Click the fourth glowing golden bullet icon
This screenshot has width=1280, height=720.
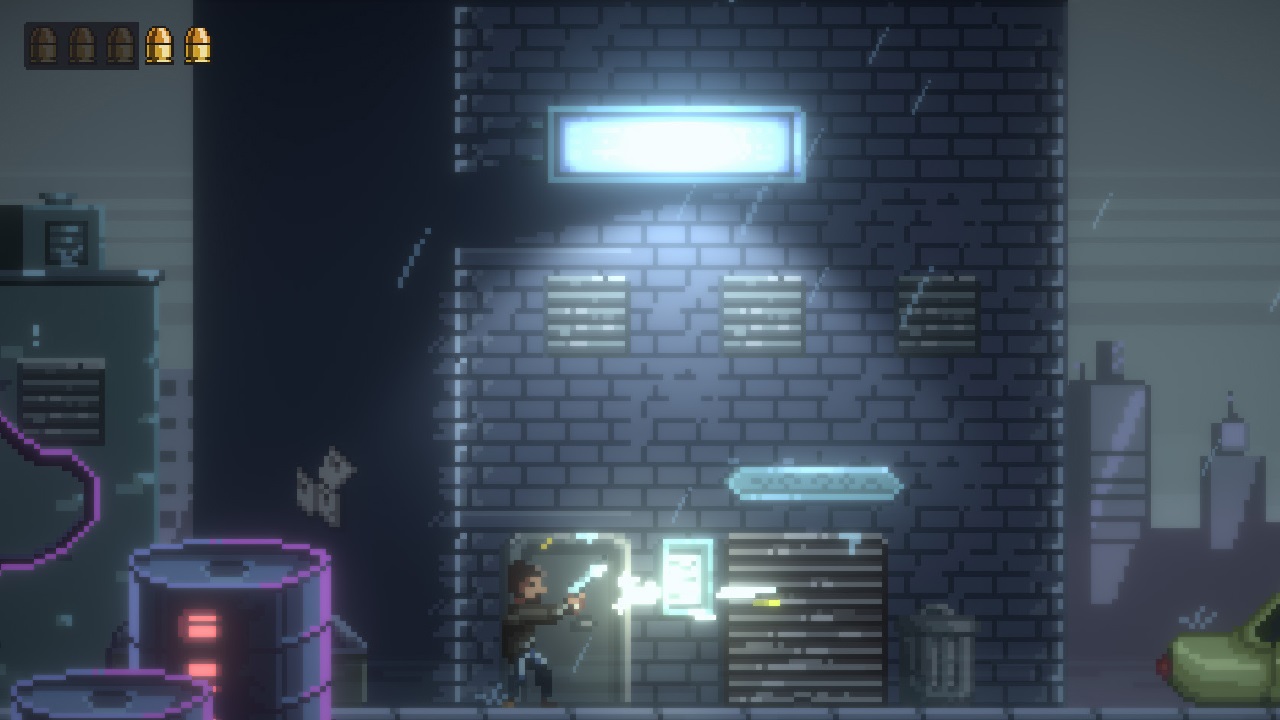point(159,43)
